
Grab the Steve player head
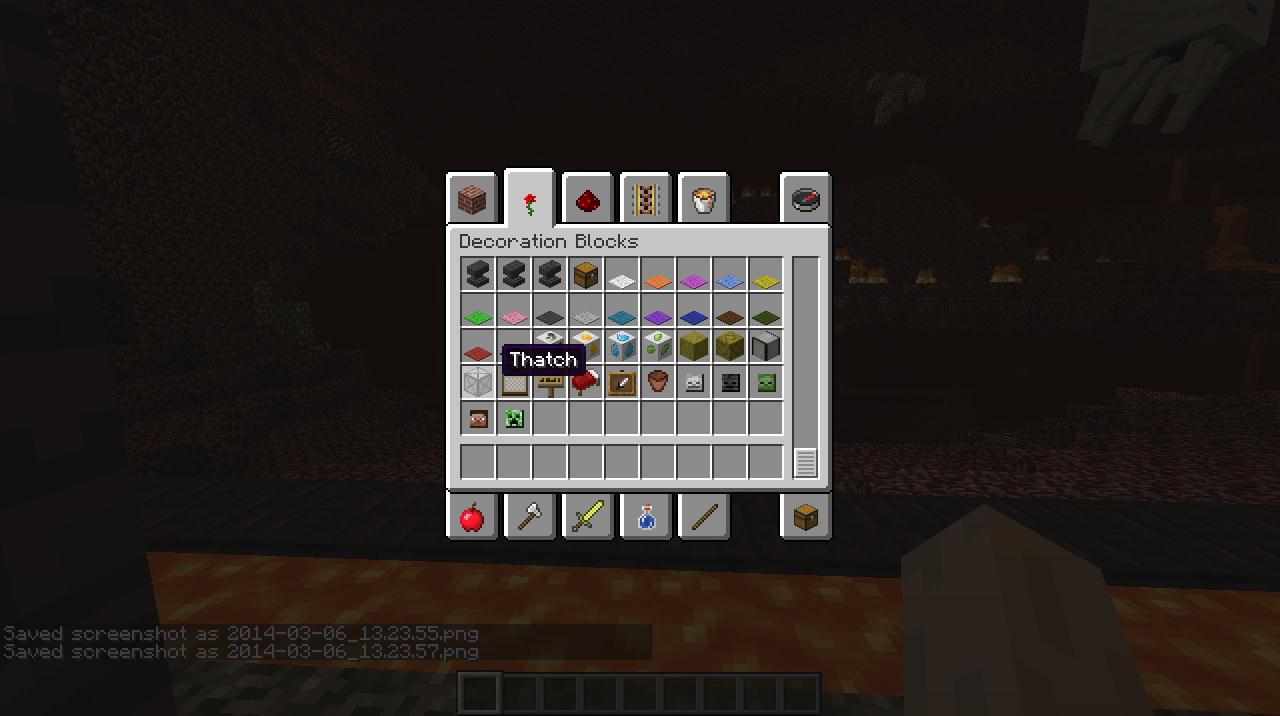coord(478,419)
